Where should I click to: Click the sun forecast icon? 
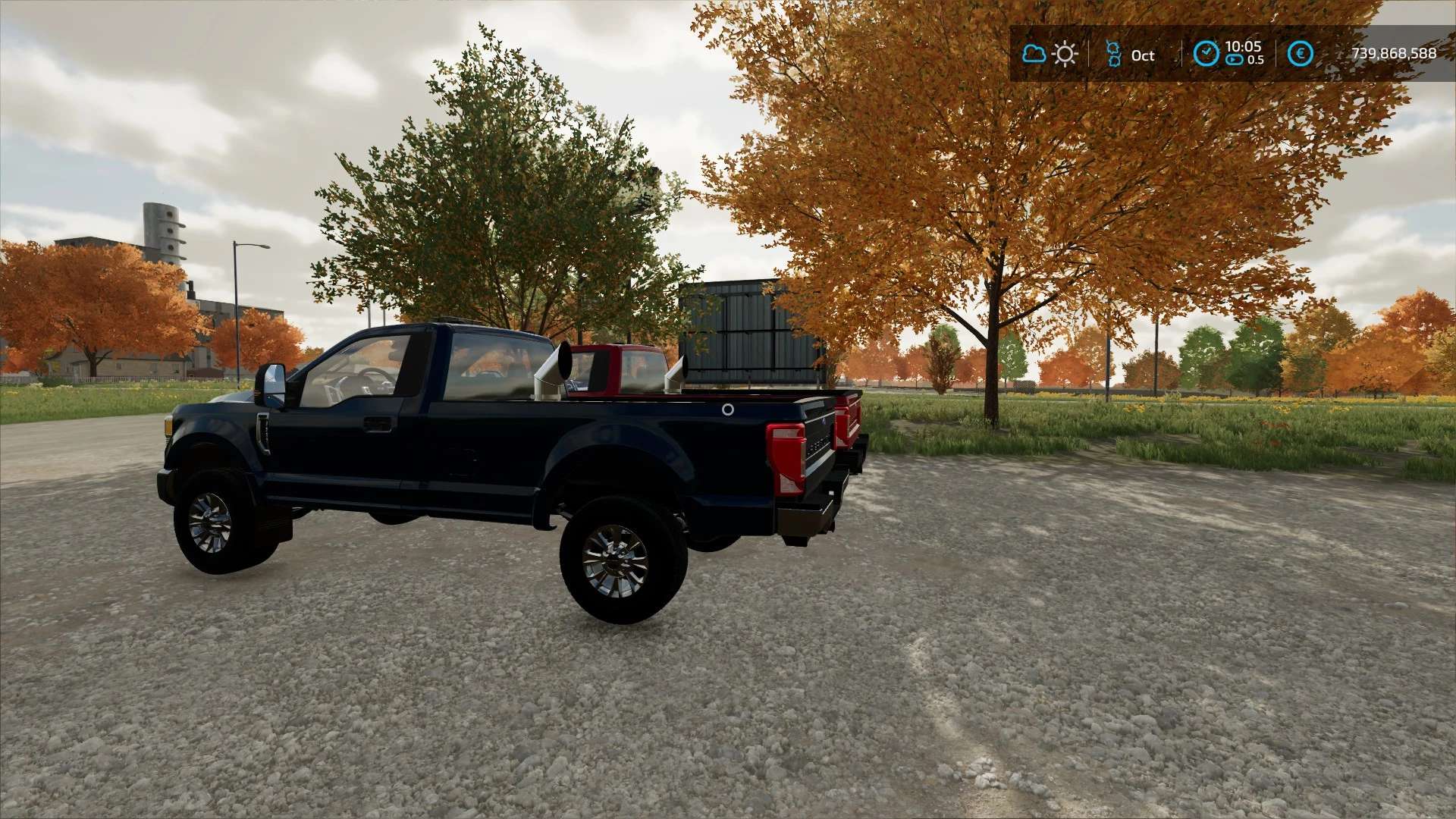coord(1065,54)
